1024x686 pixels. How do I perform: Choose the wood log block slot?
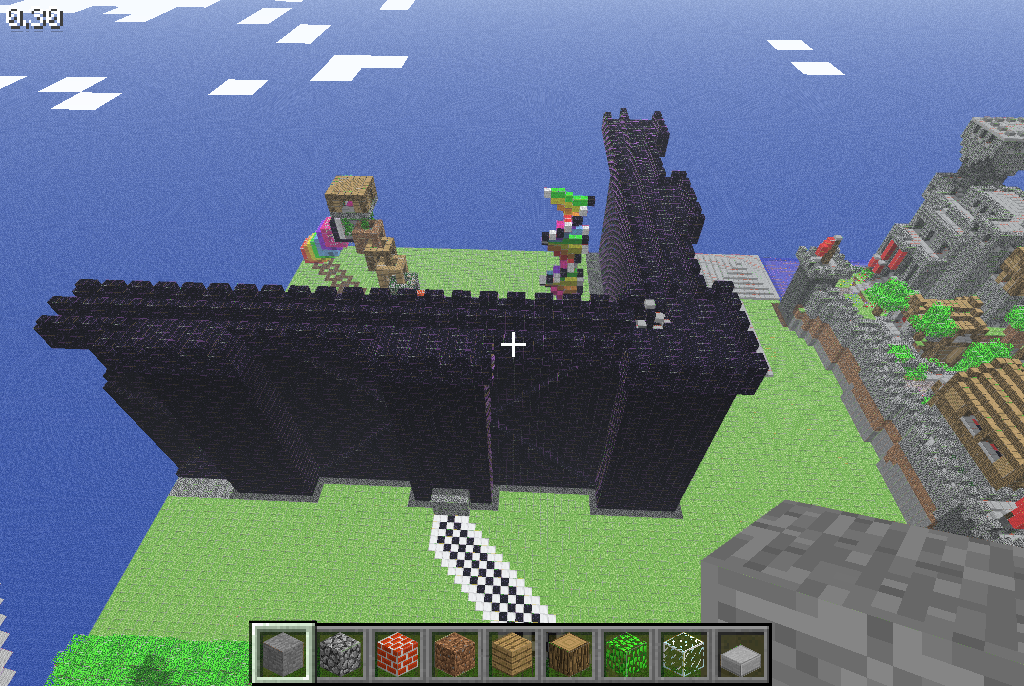point(568,654)
